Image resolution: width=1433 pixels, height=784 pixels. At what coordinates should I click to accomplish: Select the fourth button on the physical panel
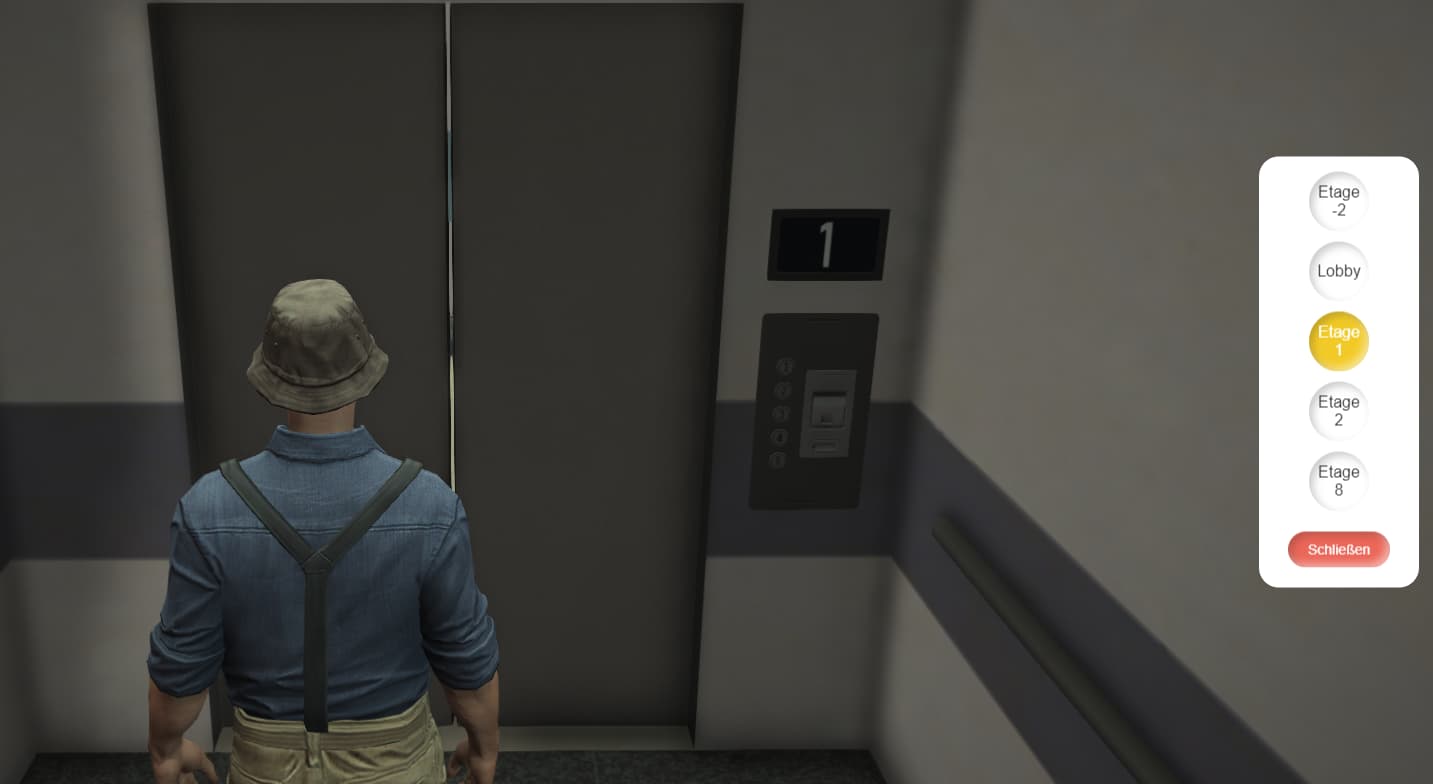tap(783, 436)
